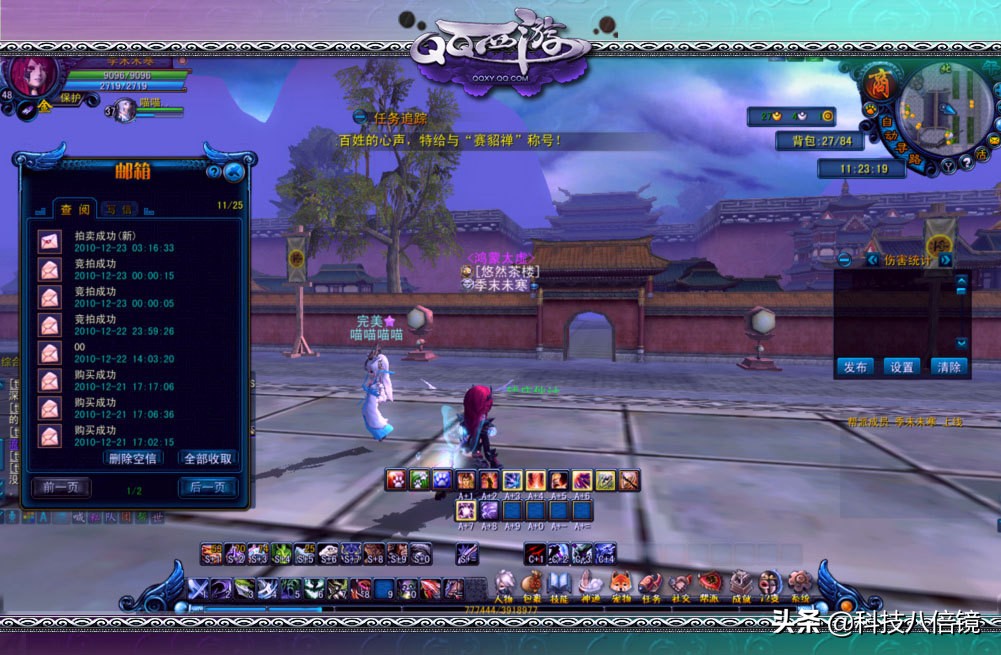
Task: Go to previous mail page 前一页
Action: tap(60, 488)
